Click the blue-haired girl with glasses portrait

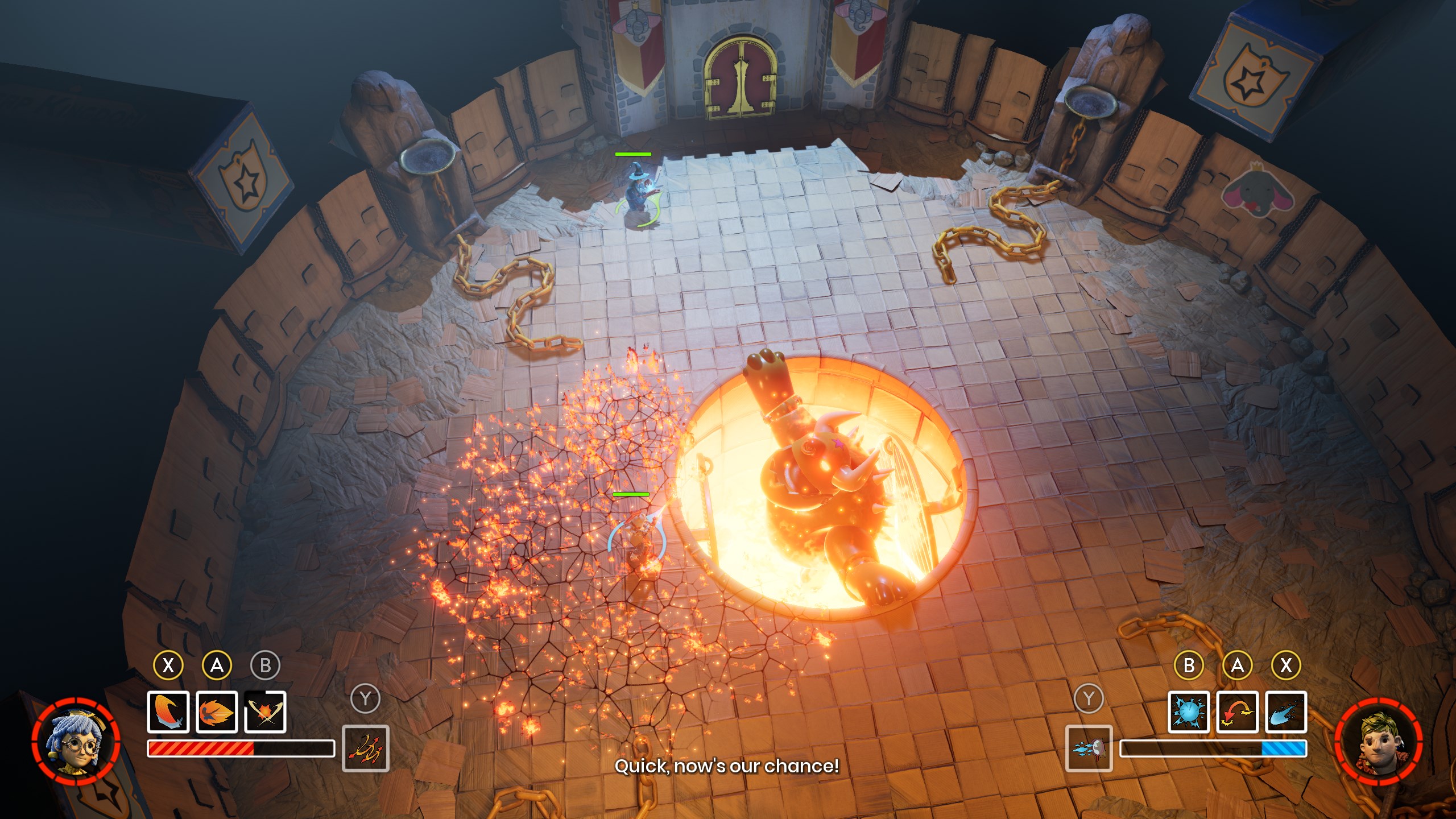[x=76, y=742]
